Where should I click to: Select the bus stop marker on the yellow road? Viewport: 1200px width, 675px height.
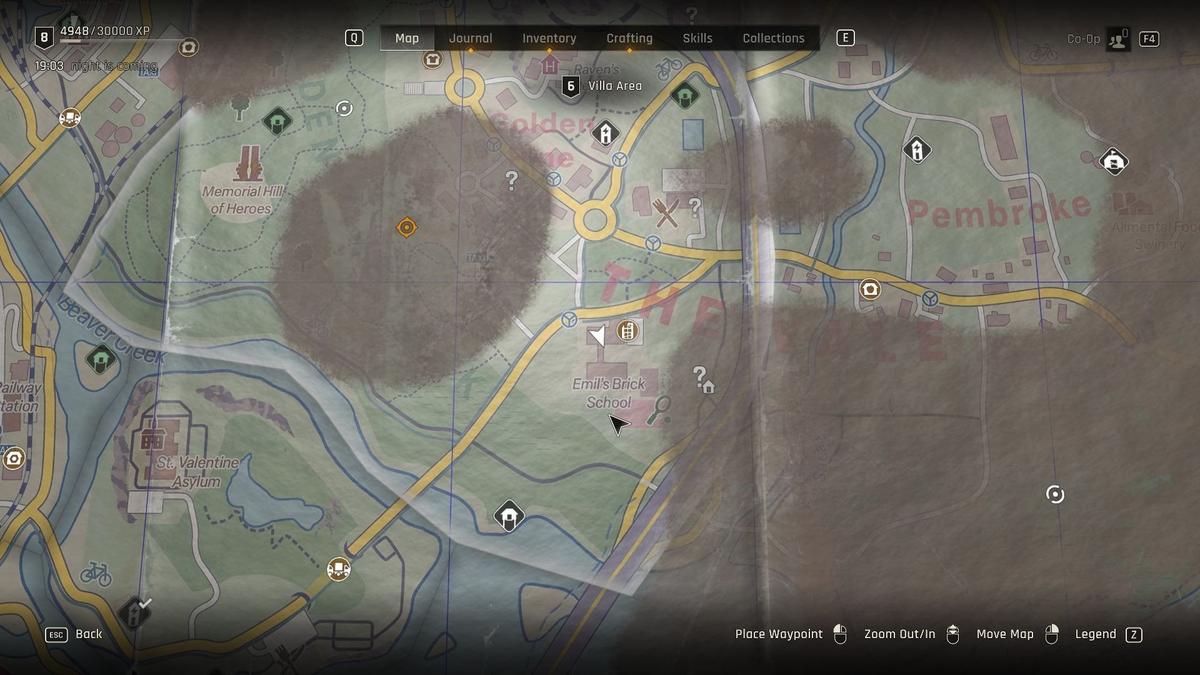339,569
